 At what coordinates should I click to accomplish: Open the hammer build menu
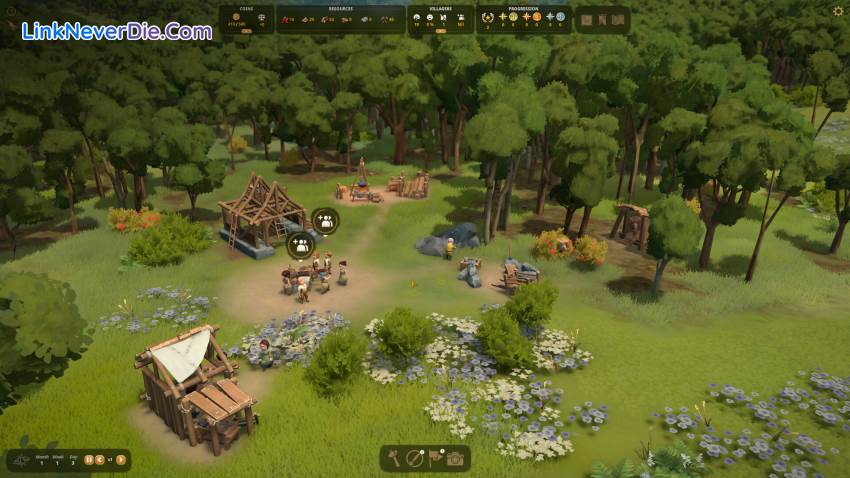pos(395,458)
